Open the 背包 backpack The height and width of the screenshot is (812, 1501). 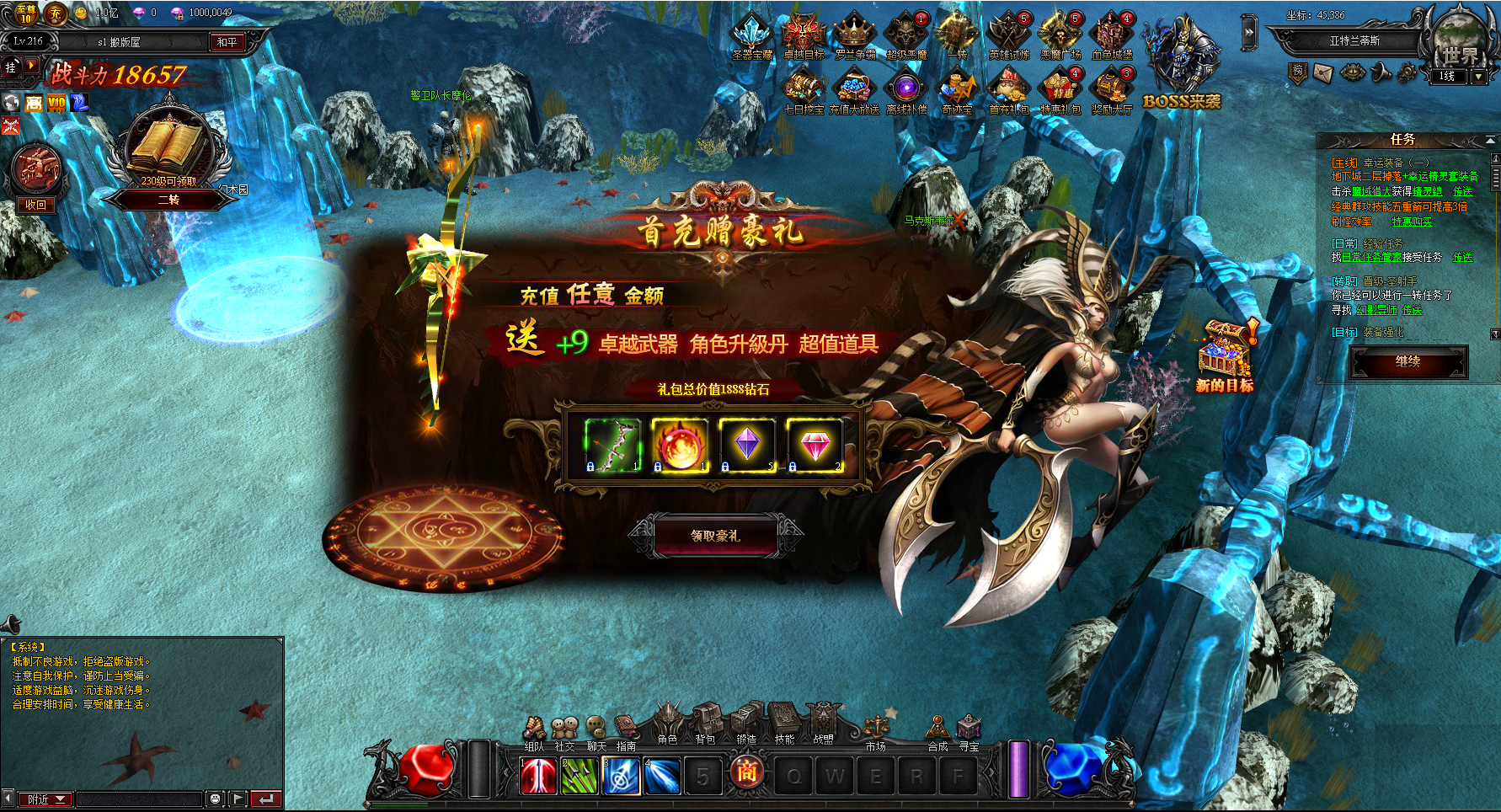[x=706, y=724]
